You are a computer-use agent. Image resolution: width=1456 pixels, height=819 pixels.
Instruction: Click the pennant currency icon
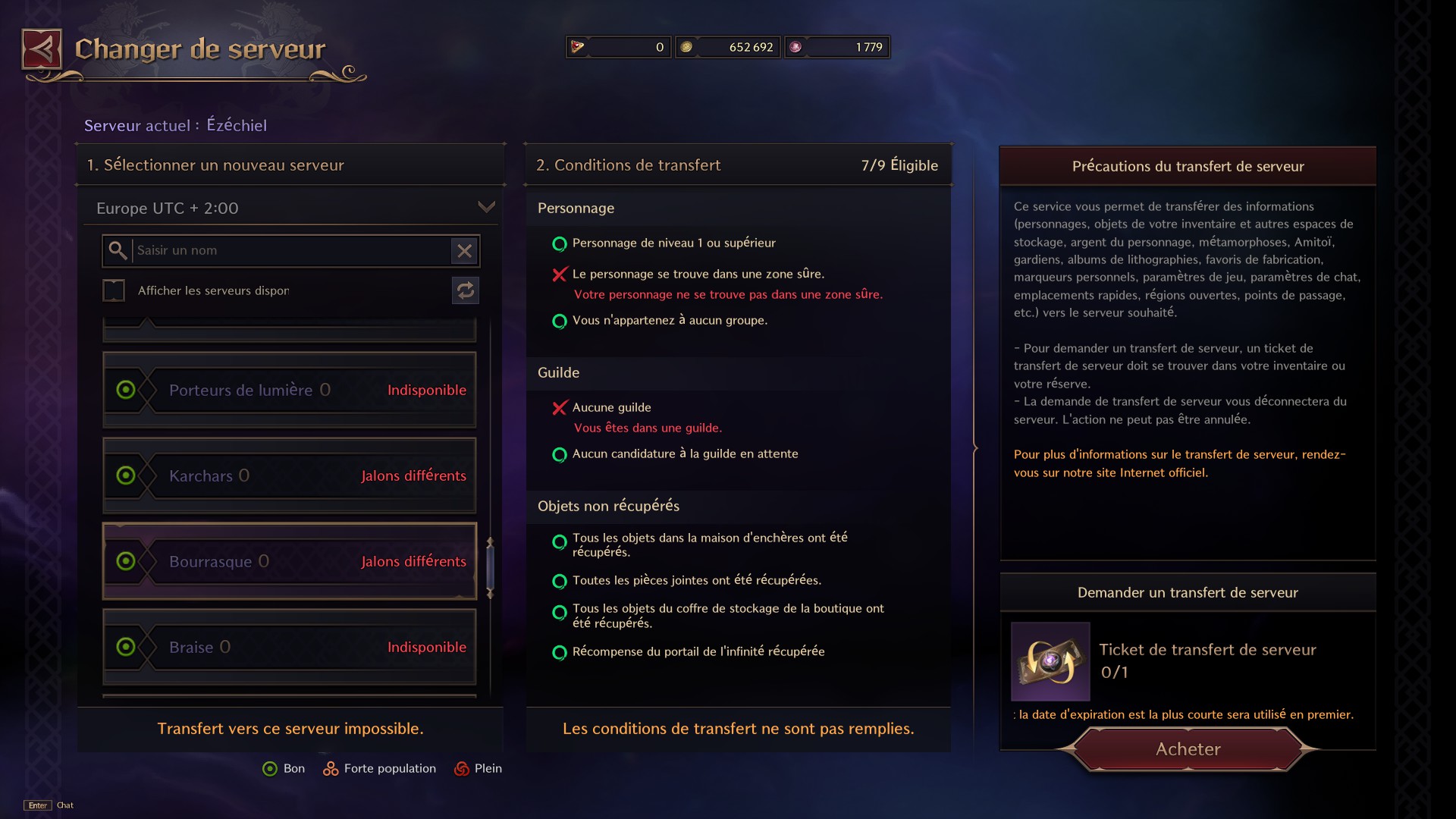coord(577,46)
